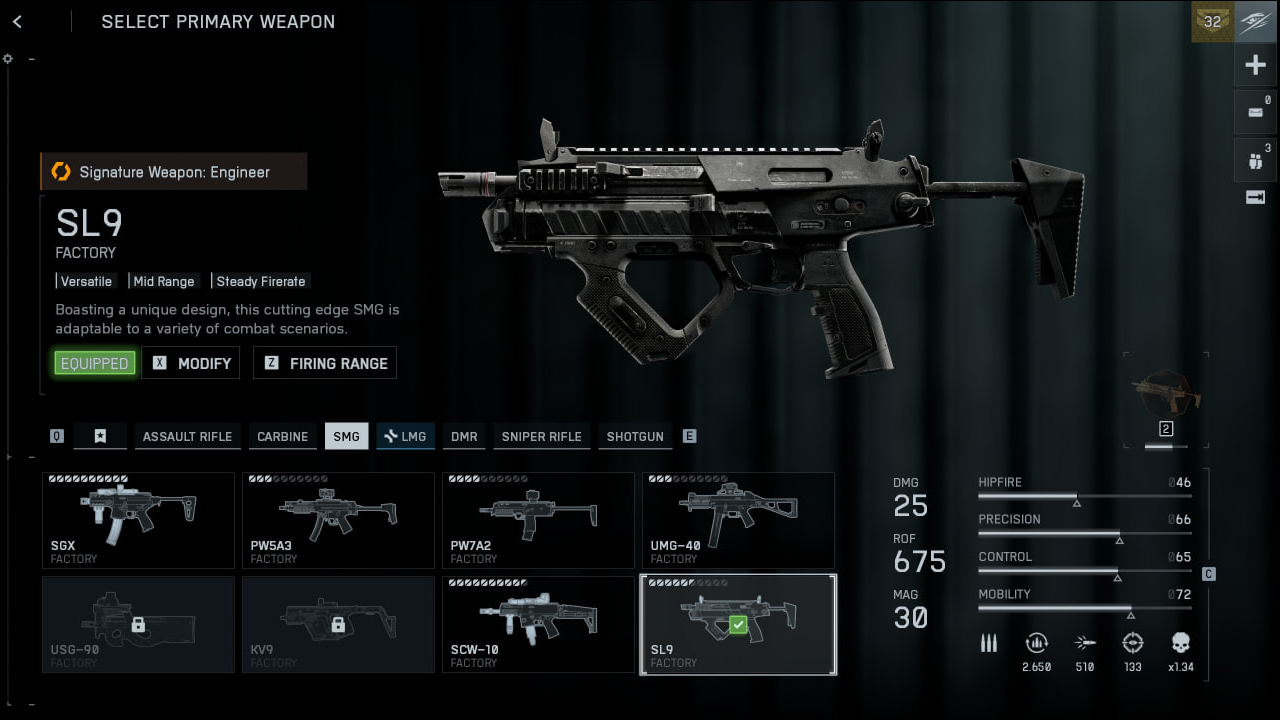Open the Modify weapon menu

(191, 363)
